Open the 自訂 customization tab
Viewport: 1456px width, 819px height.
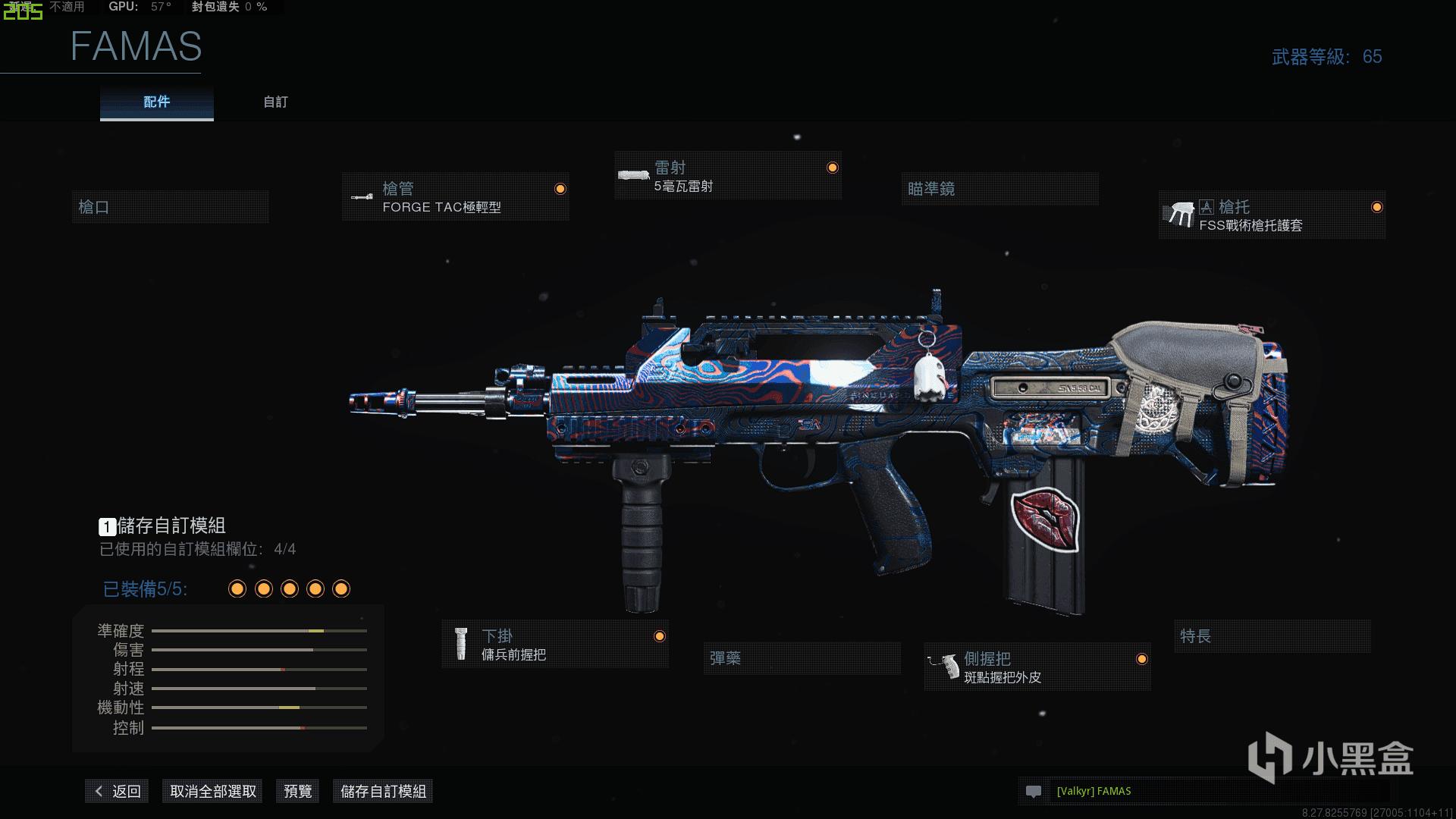coord(275,102)
